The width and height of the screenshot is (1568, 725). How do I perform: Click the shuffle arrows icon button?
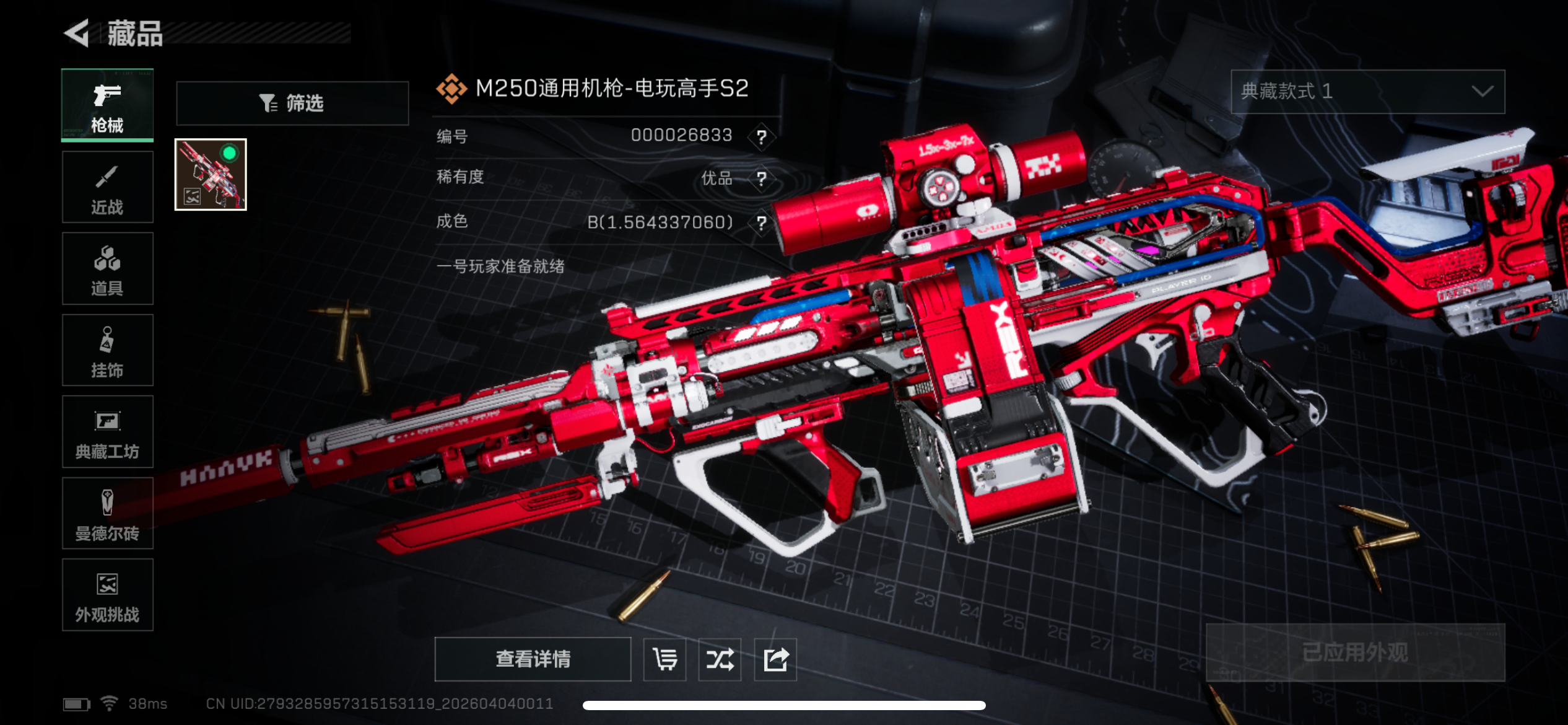720,659
